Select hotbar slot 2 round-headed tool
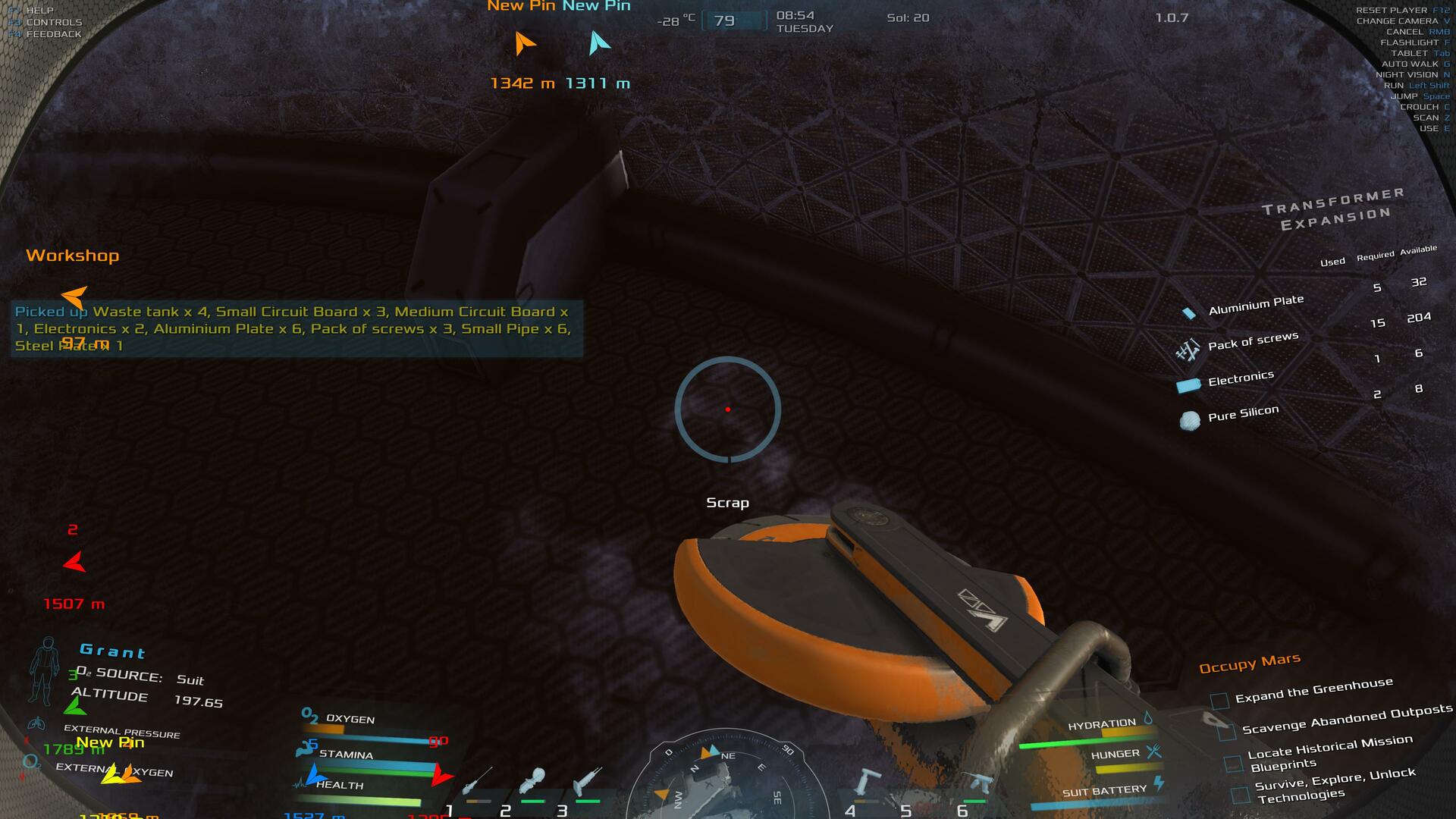This screenshot has width=1456, height=819. pyautogui.click(x=532, y=780)
